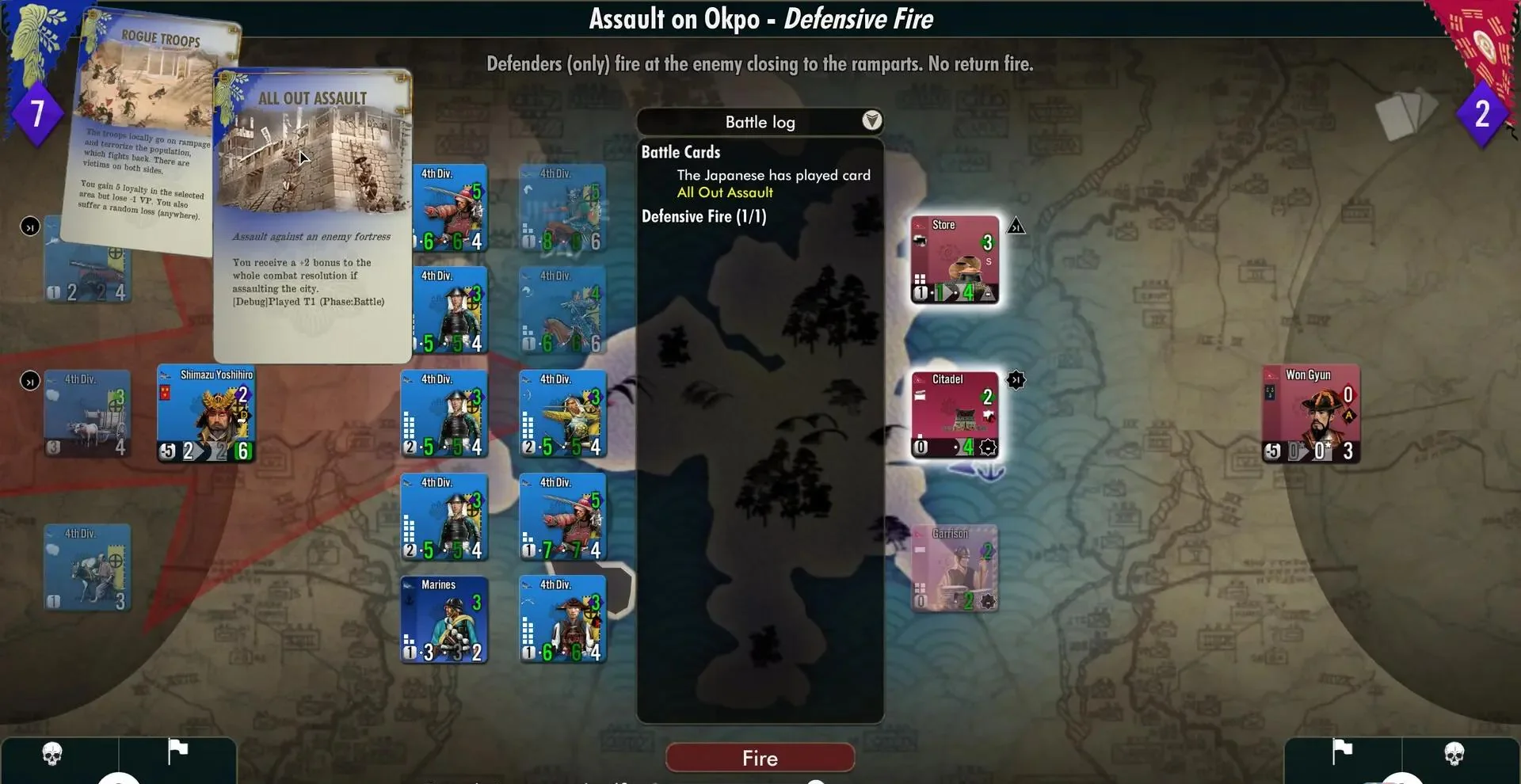The image size is (1521, 784).
Task: Select the Garrison unit card
Action: click(955, 569)
